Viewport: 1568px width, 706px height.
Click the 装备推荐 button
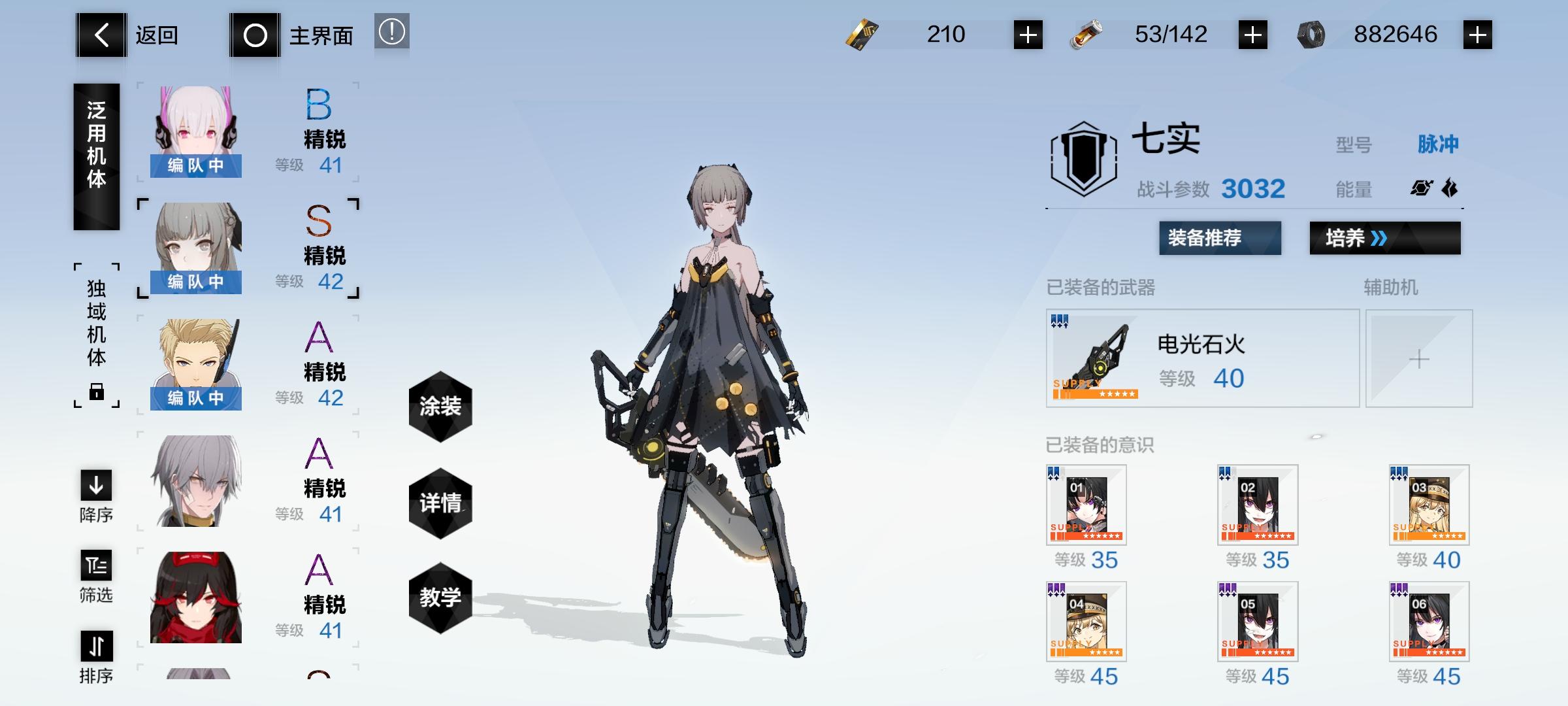tap(1219, 239)
